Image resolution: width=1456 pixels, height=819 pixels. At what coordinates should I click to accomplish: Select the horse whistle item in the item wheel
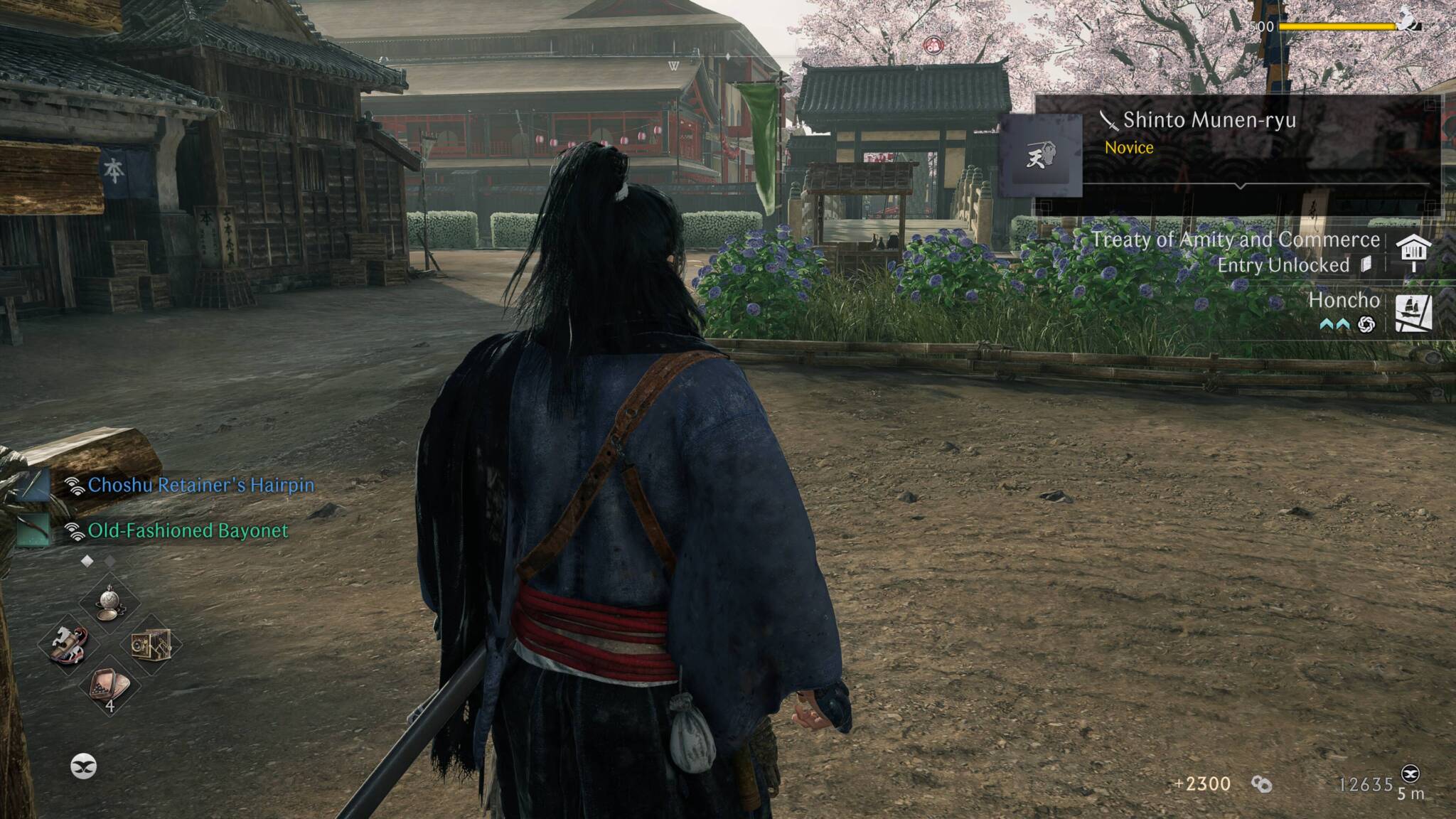coord(68,644)
